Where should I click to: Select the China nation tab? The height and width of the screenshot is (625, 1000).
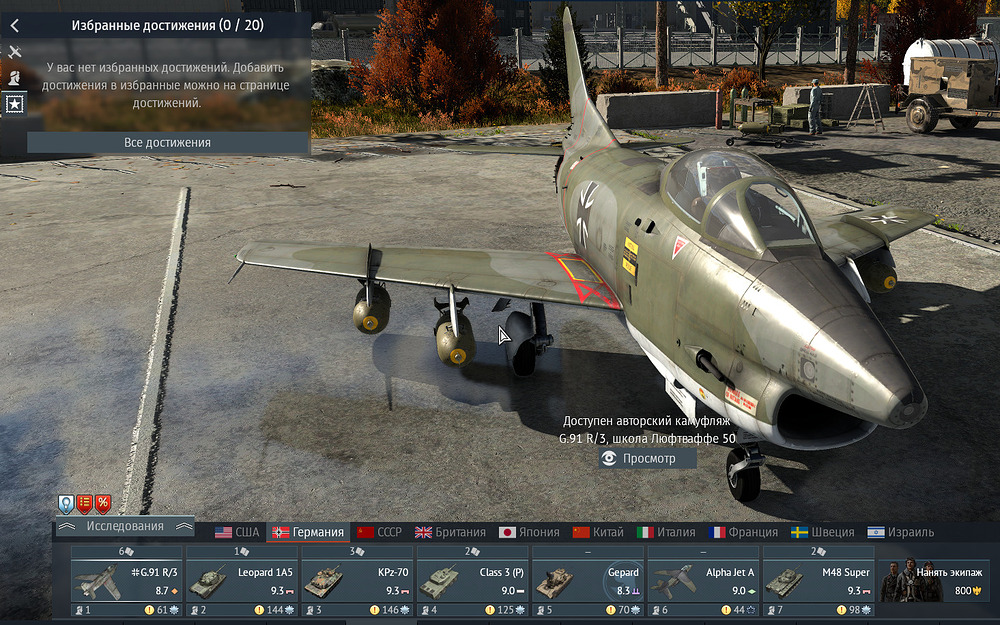tap(598, 532)
